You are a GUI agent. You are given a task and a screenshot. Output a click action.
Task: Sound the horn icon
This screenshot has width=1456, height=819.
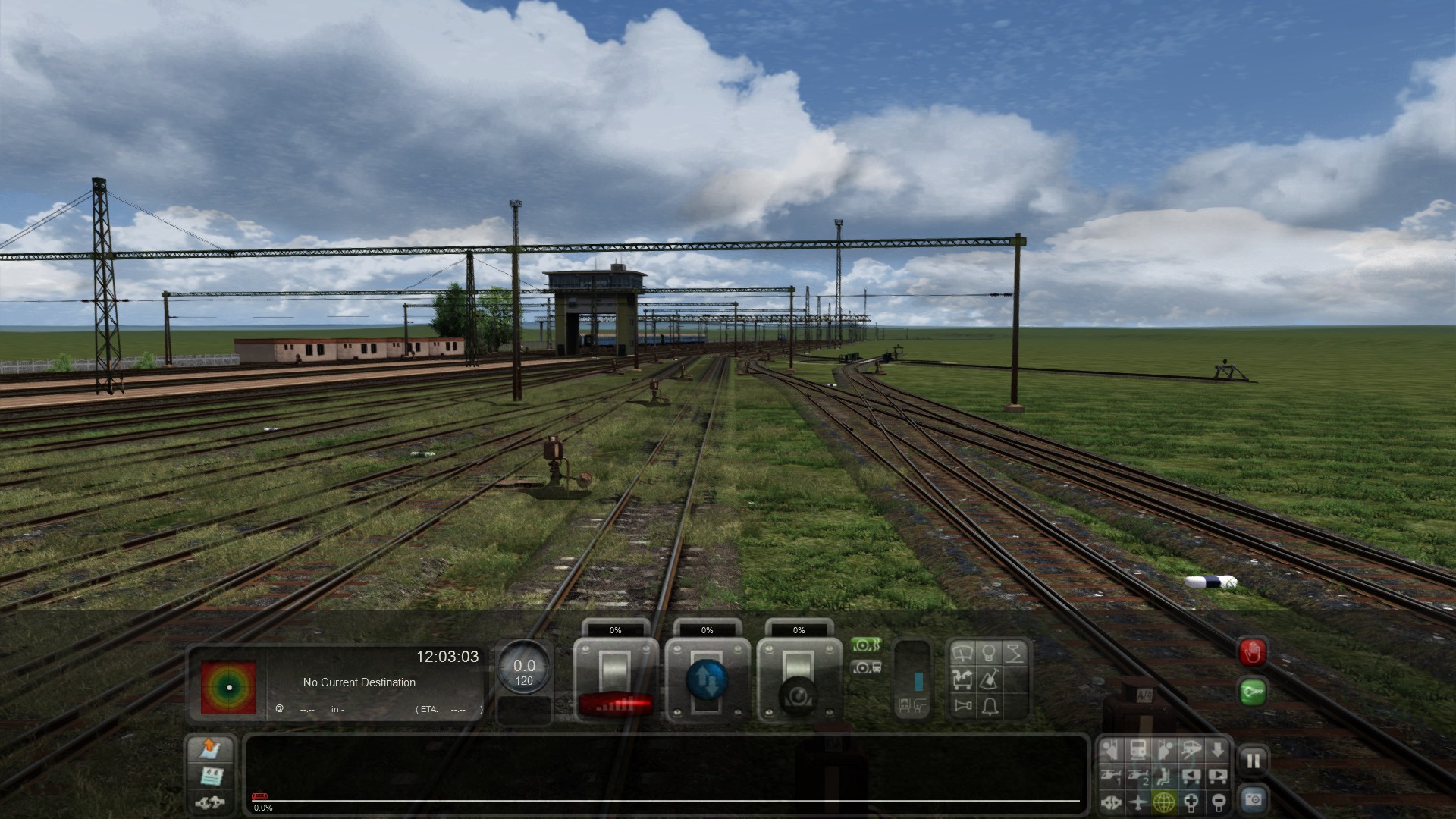pyautogui.click(x=963, y=706)
